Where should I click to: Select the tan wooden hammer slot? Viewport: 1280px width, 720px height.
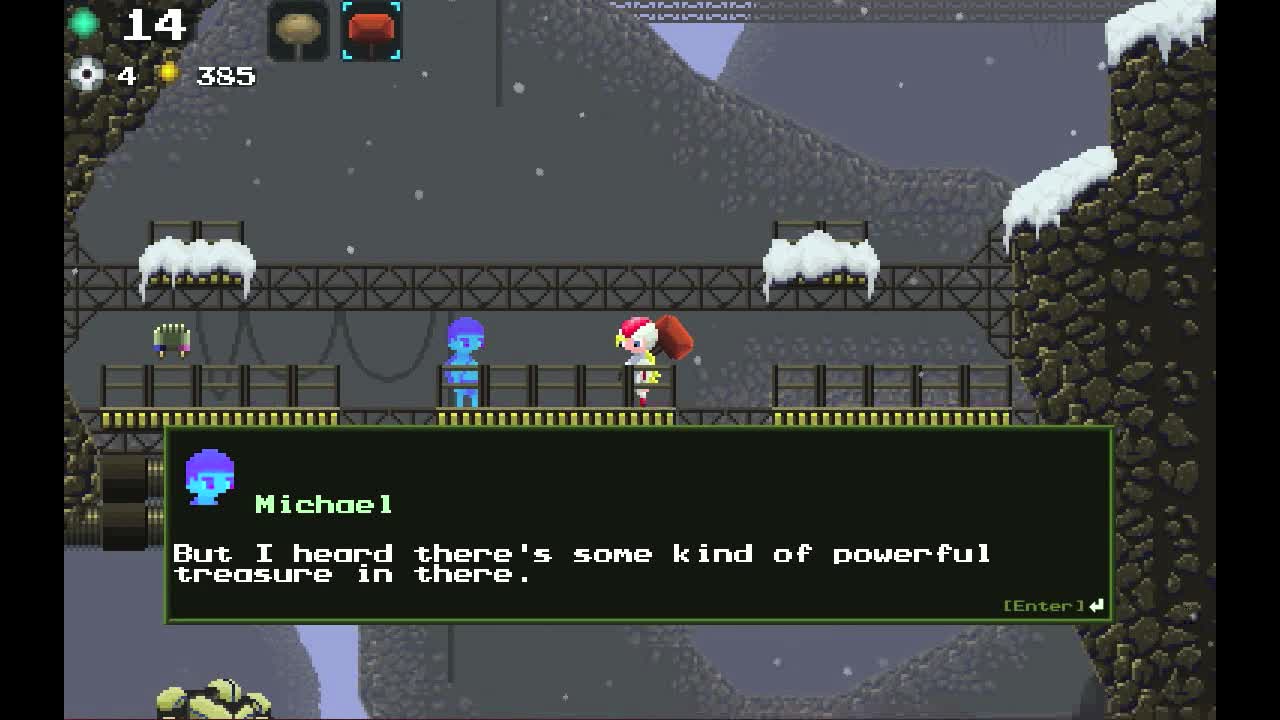pyautogui.click(x=298, y=31)
